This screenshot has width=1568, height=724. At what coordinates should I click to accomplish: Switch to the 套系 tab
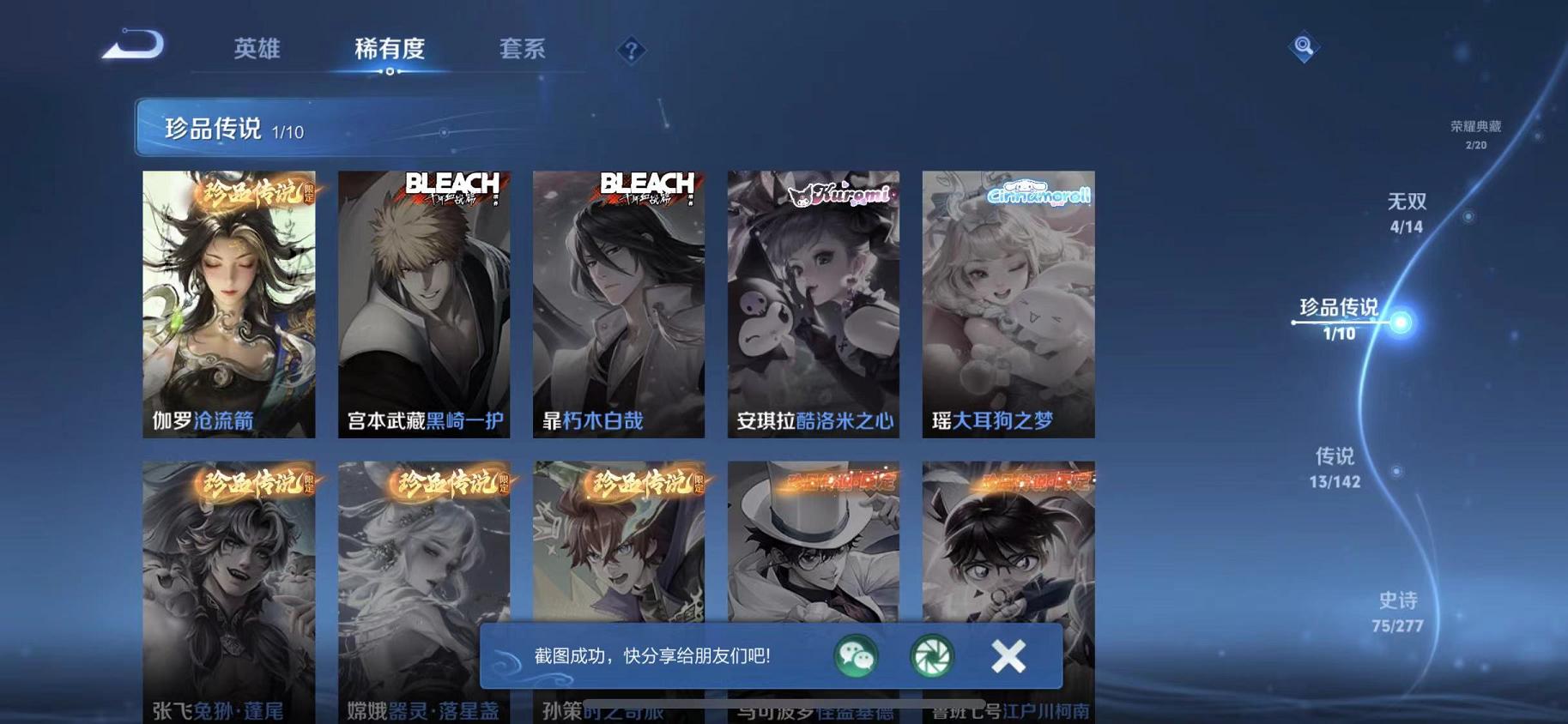pyautogui.click(x=524, y=50)
